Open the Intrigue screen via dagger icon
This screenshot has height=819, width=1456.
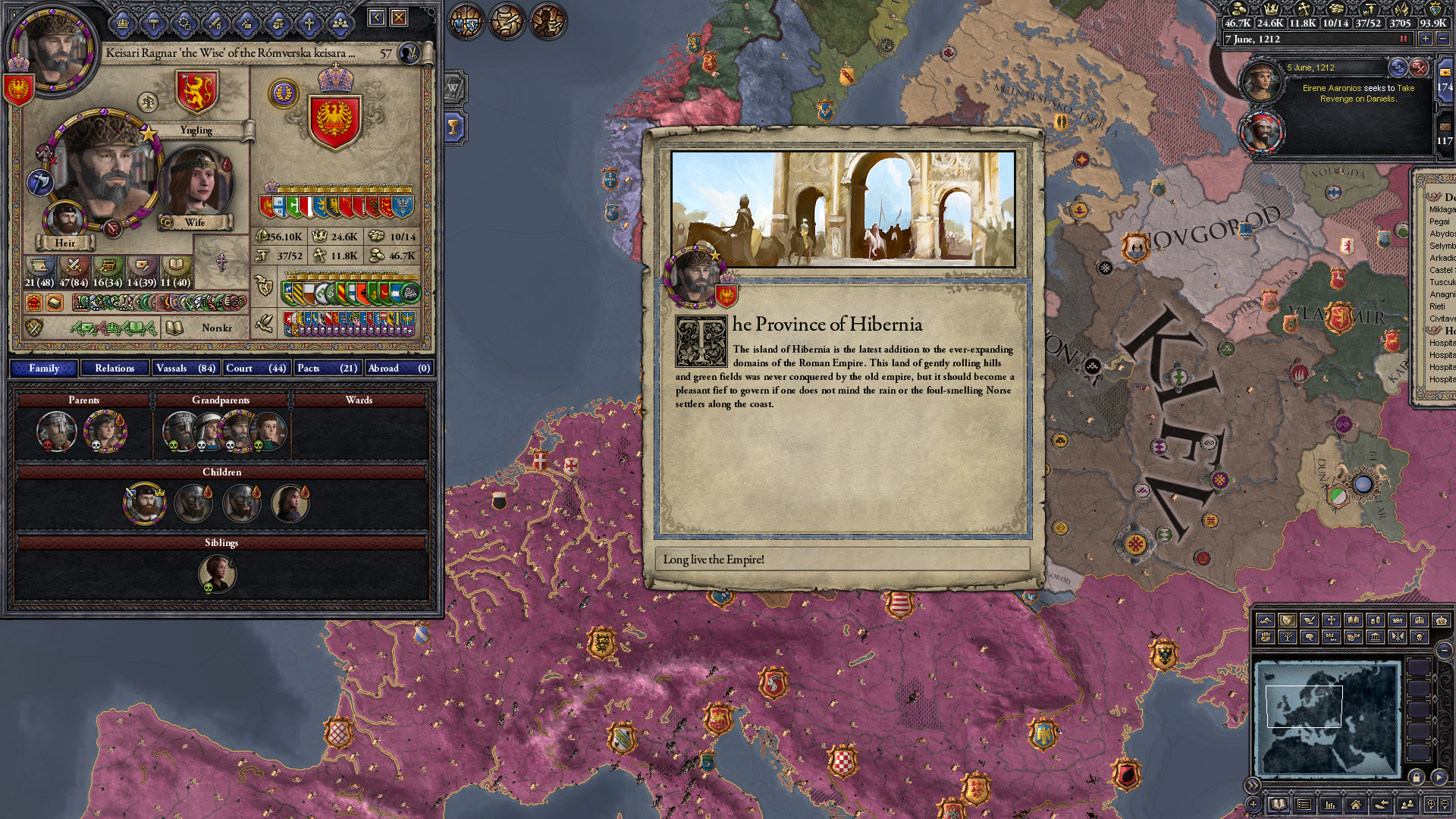246,24
